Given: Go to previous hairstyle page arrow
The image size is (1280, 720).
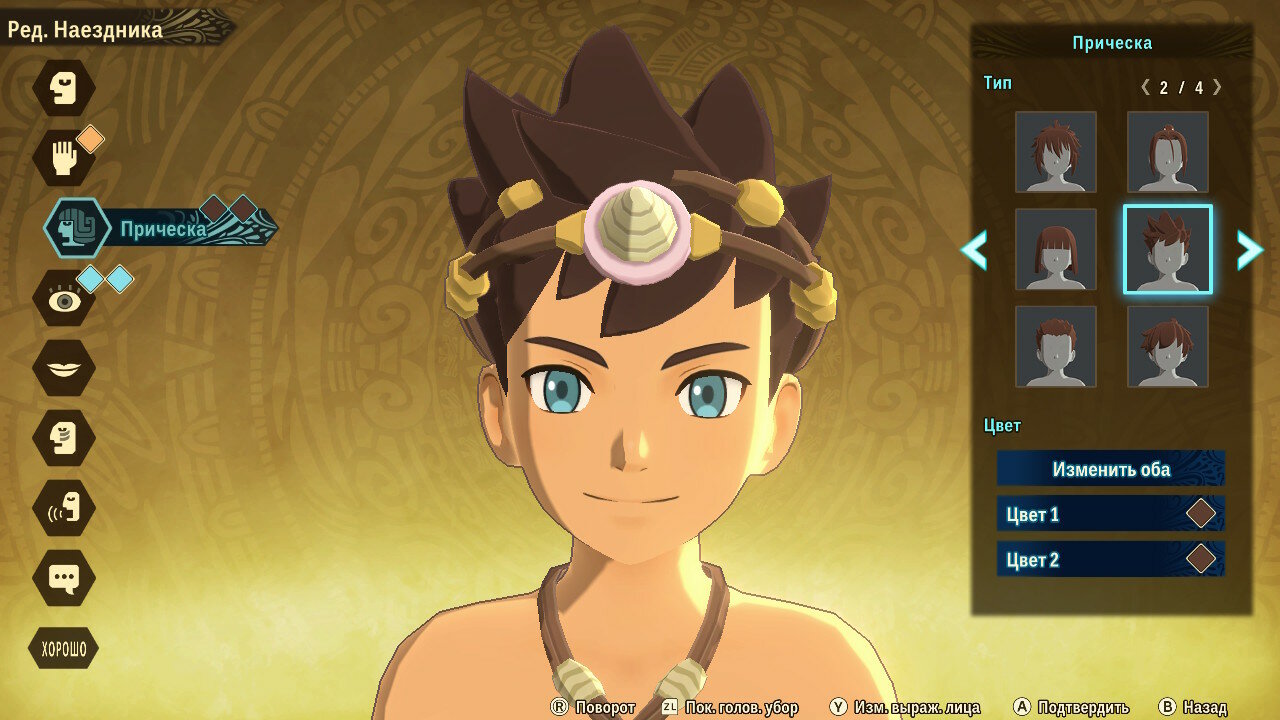Looking at the screenshot, I should click(974, 250).
